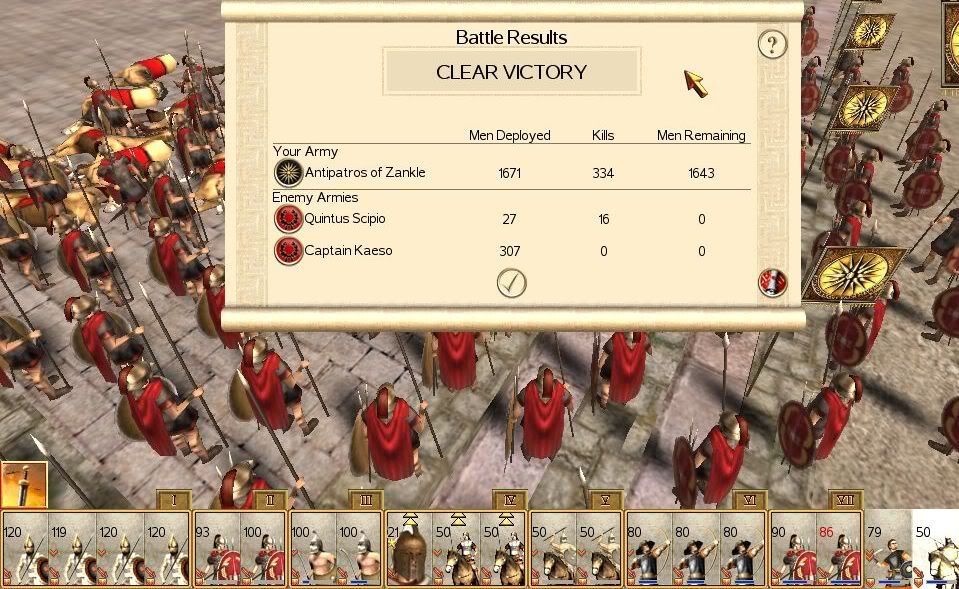
Task: Select unit group VI tab
Action: coord(749,499)
